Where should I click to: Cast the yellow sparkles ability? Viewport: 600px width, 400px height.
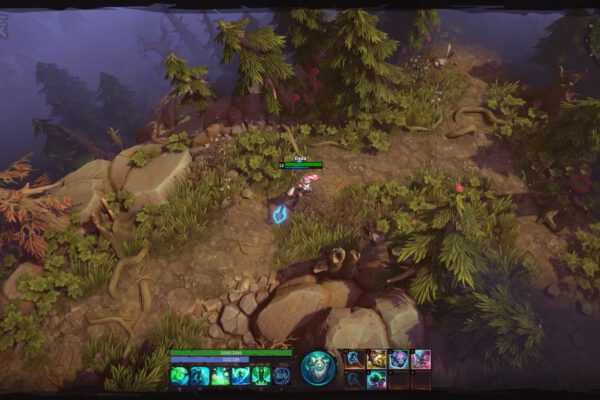click(x=220, y=375)
